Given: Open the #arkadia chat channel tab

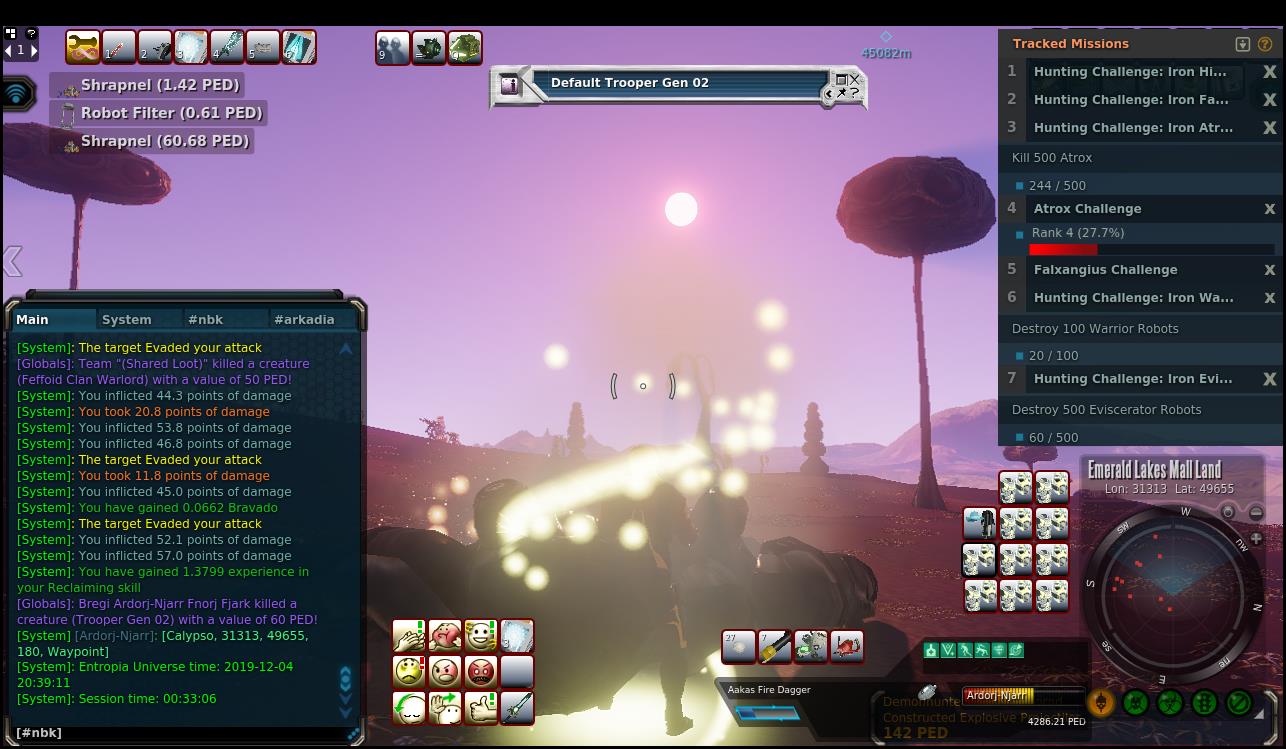Looking at the screenshot, I should [x=304, y=320].
